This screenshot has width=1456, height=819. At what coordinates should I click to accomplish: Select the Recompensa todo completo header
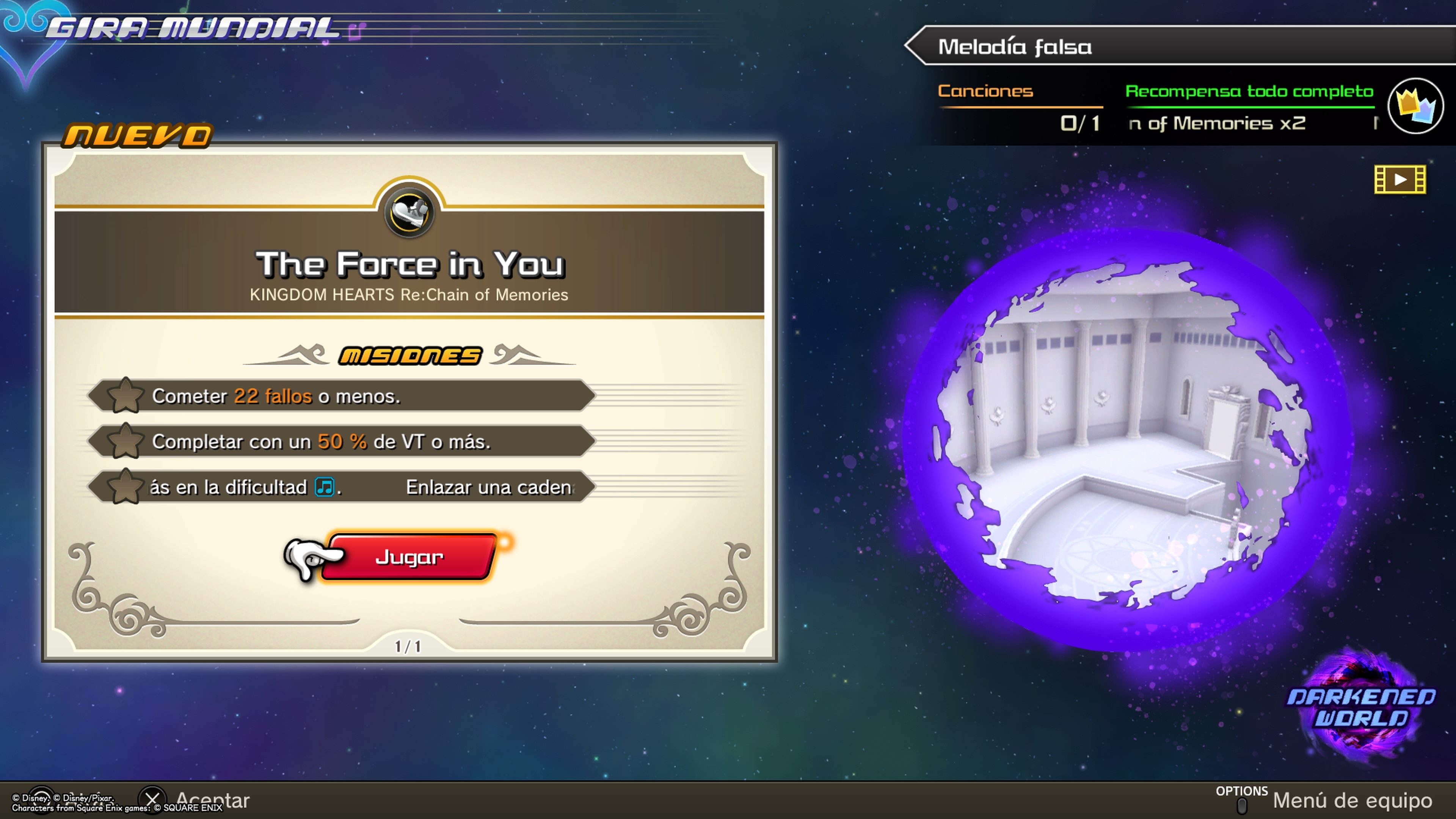(x=1249, y=91)
